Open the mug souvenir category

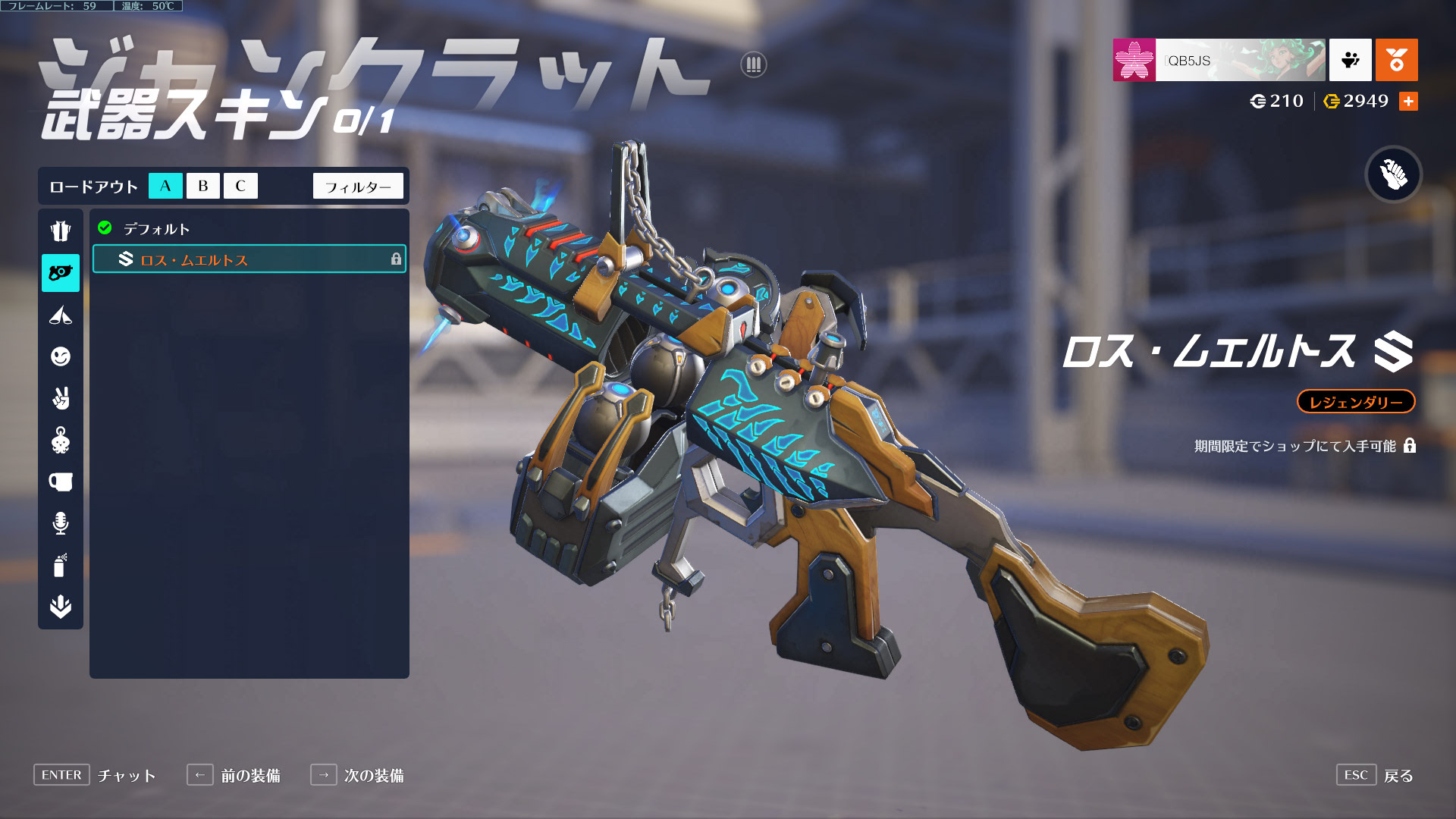[61, 482]
